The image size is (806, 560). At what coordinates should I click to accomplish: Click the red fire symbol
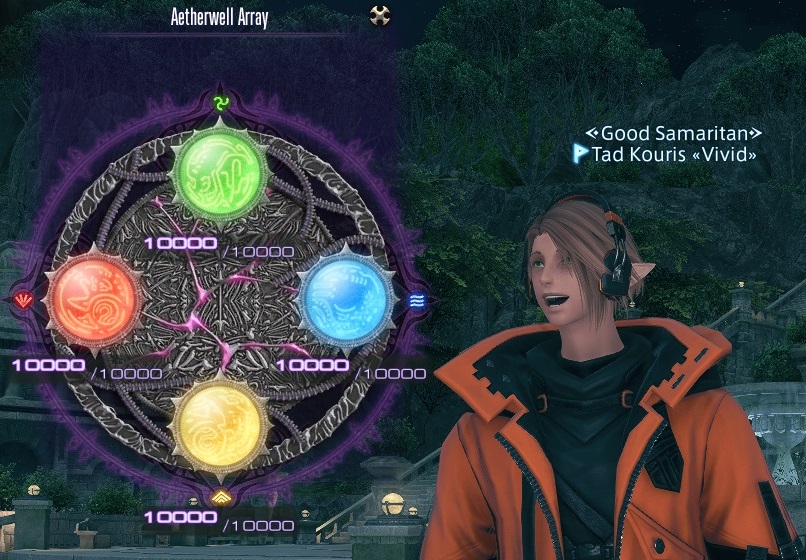pos(24,298)
